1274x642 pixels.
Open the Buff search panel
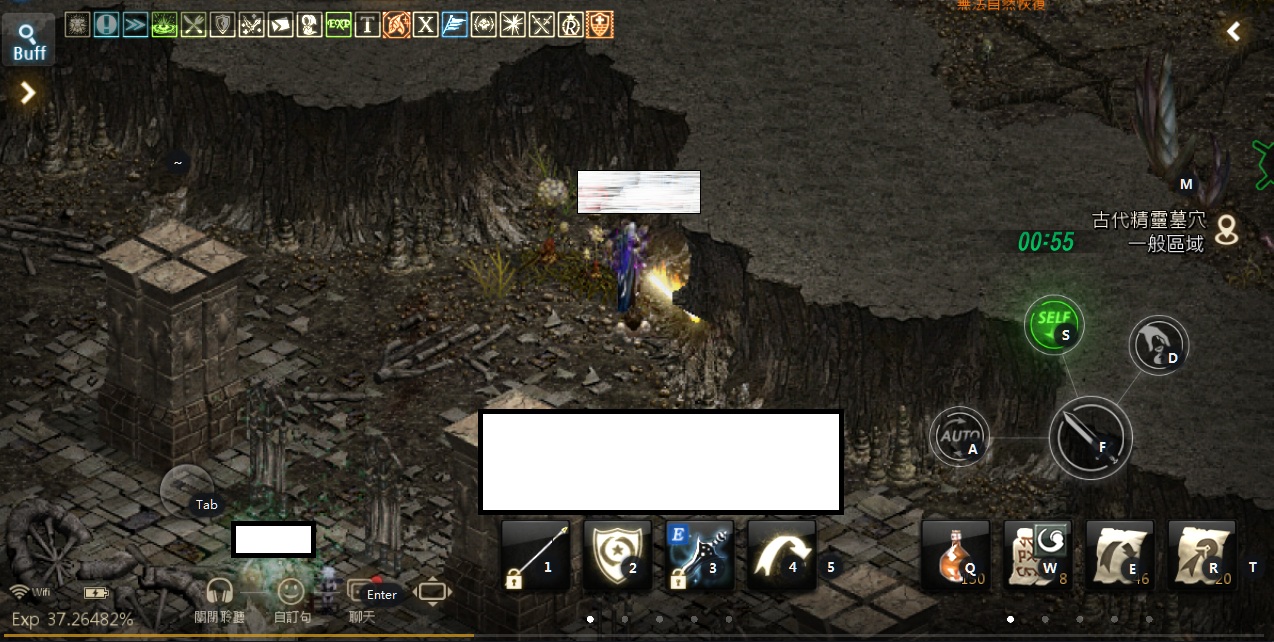click(28, 42)
